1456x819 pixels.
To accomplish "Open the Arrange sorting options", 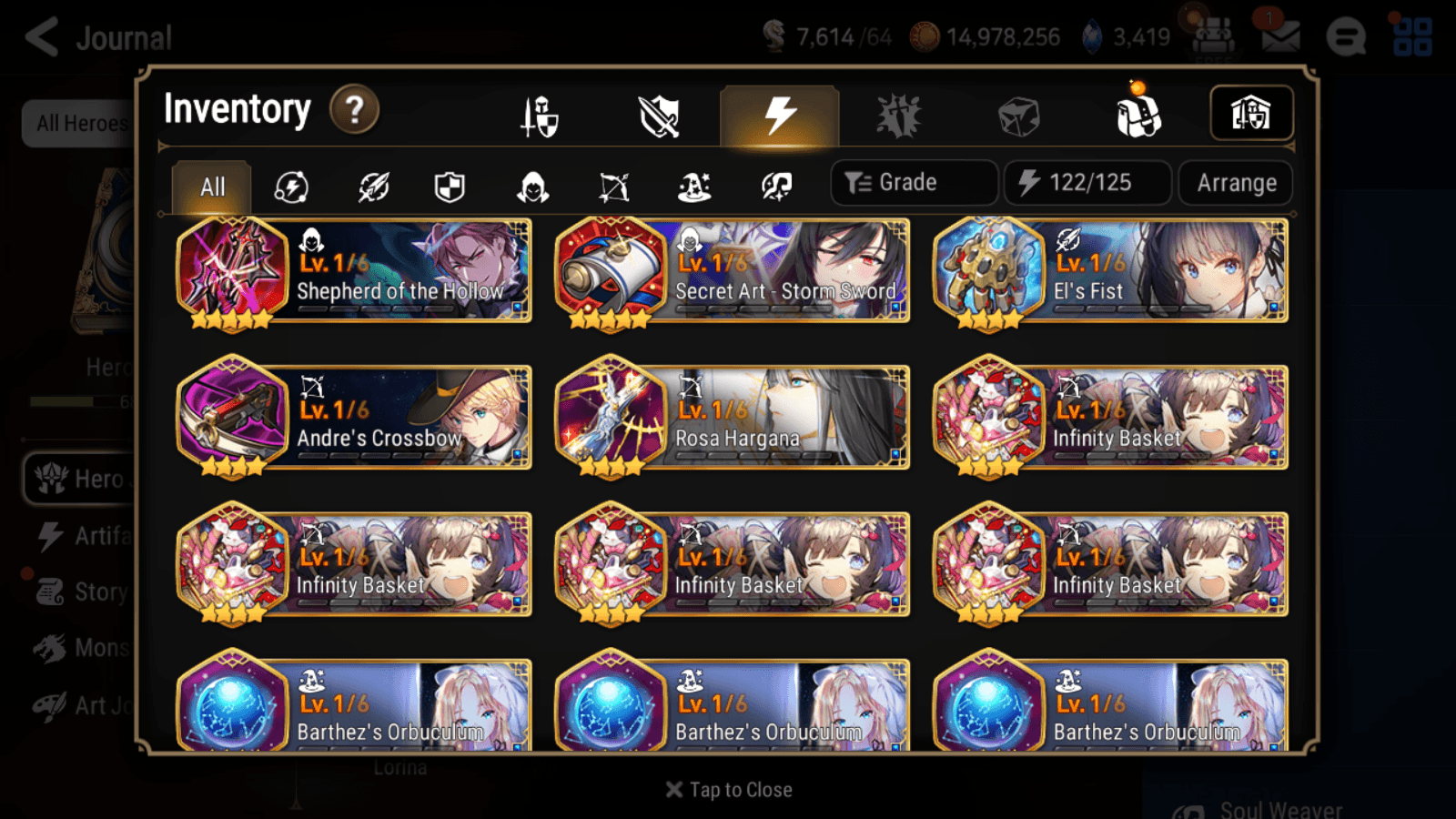I will (1235, 183).
